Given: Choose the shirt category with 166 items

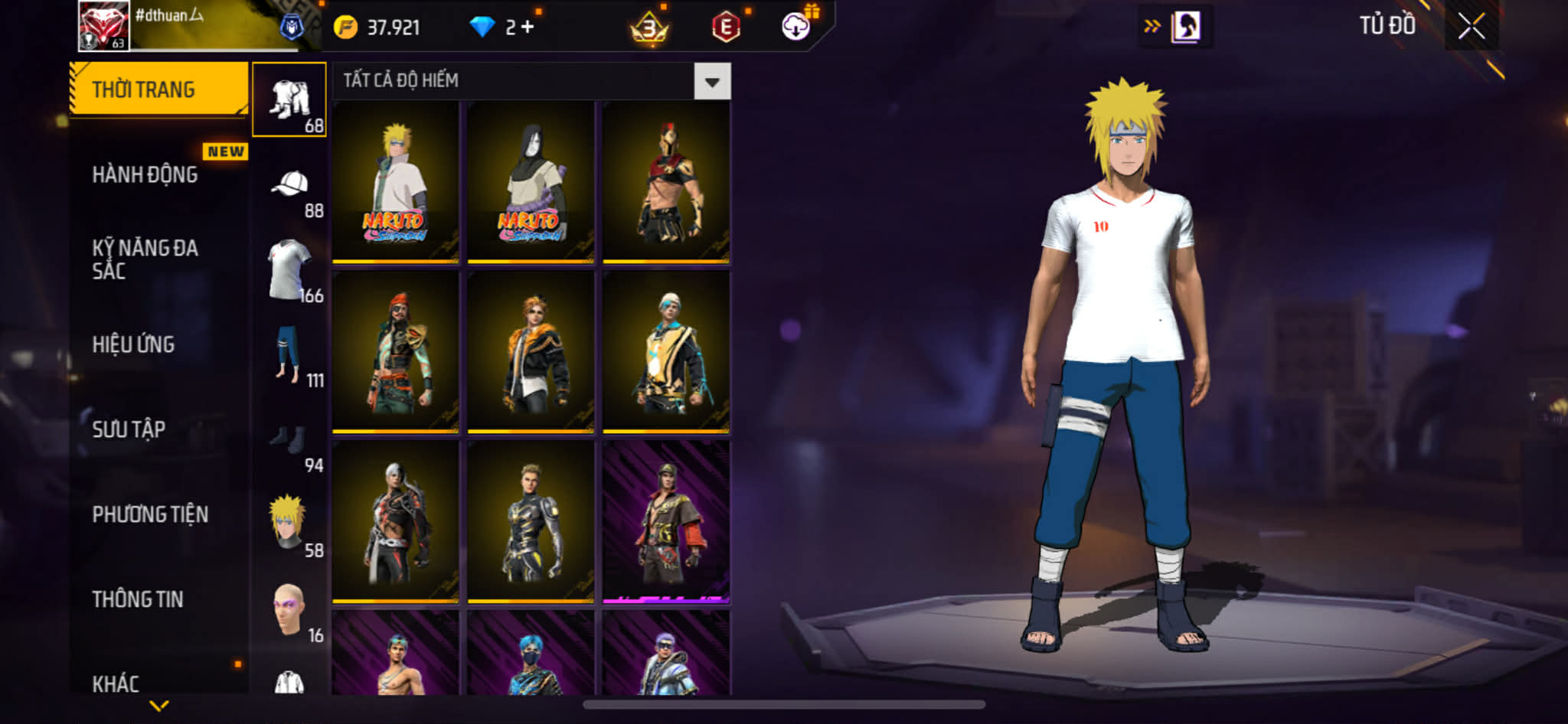Looking at the screenshot, I should point(290,270).
